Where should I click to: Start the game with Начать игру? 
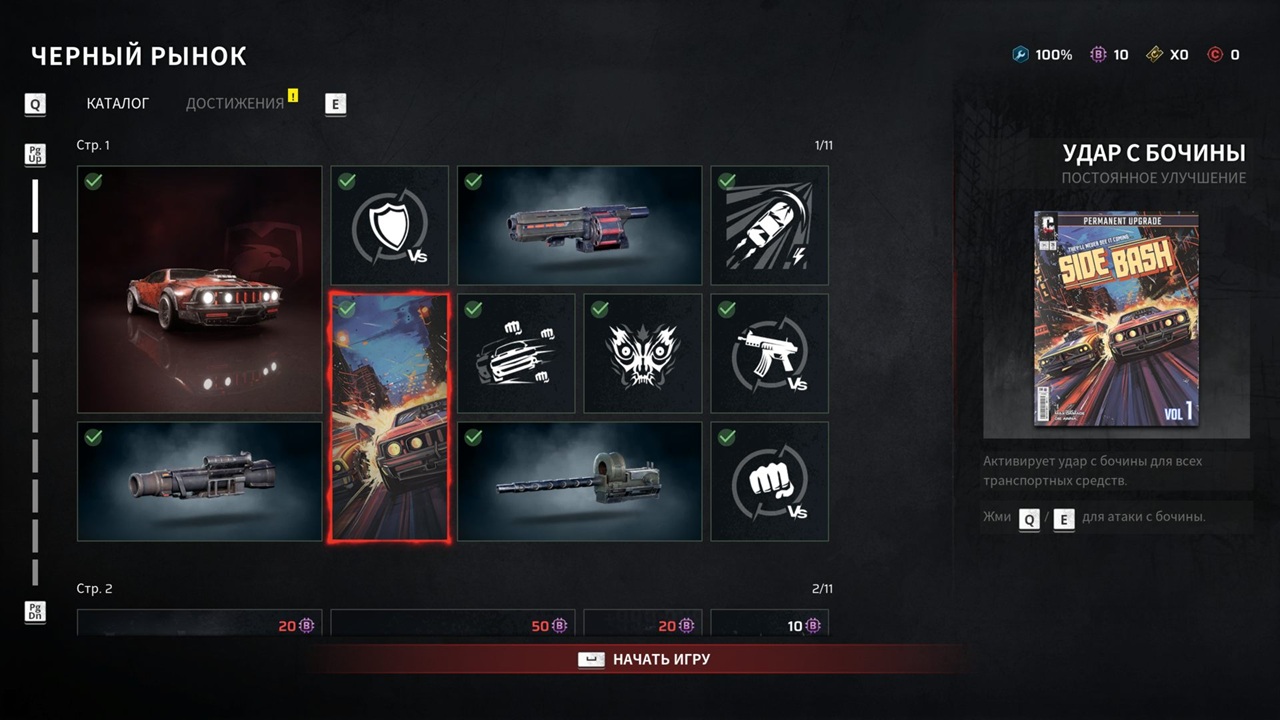pos(647,659)
